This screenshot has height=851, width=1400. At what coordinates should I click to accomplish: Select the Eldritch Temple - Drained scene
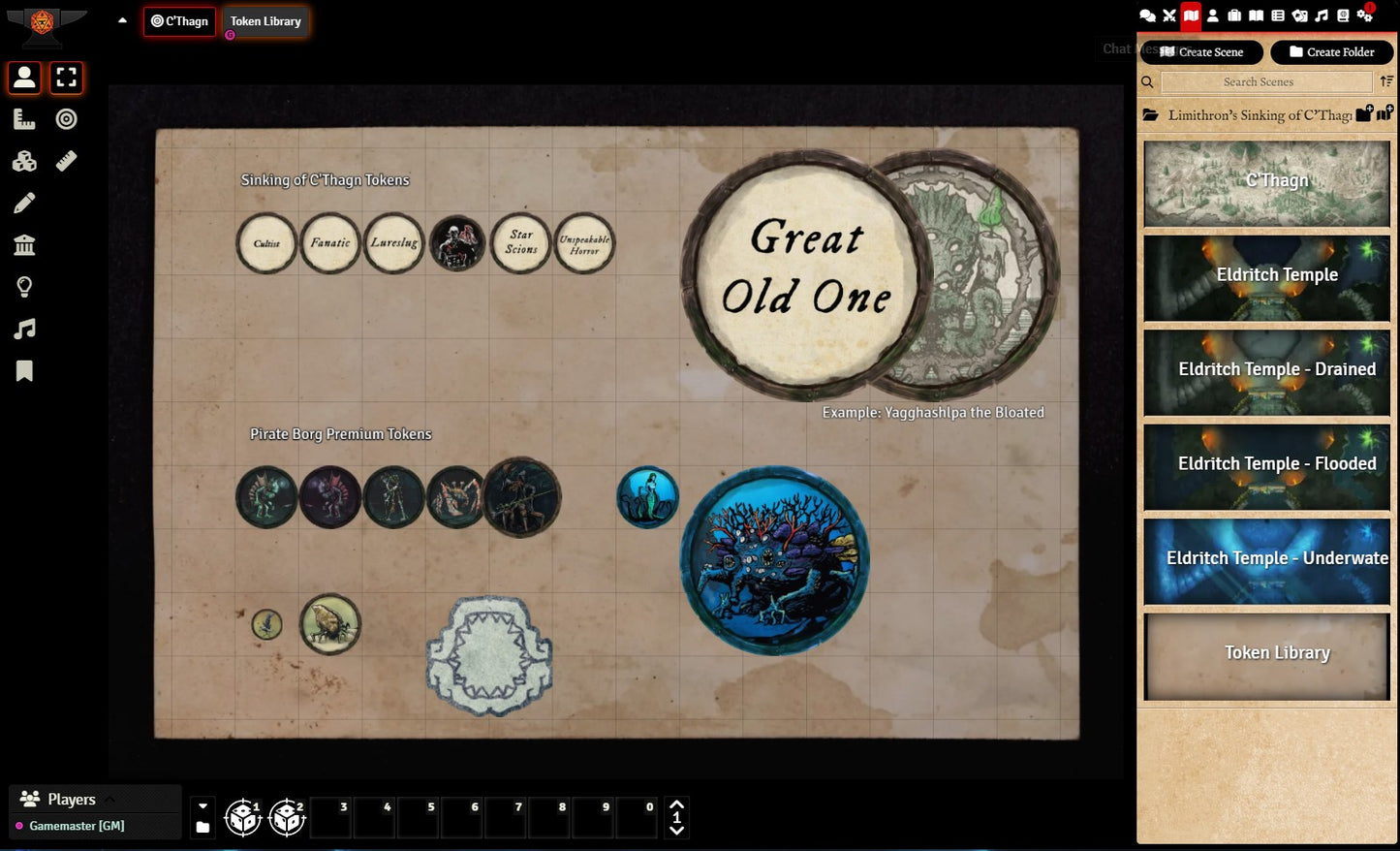tap(1266, 372)
